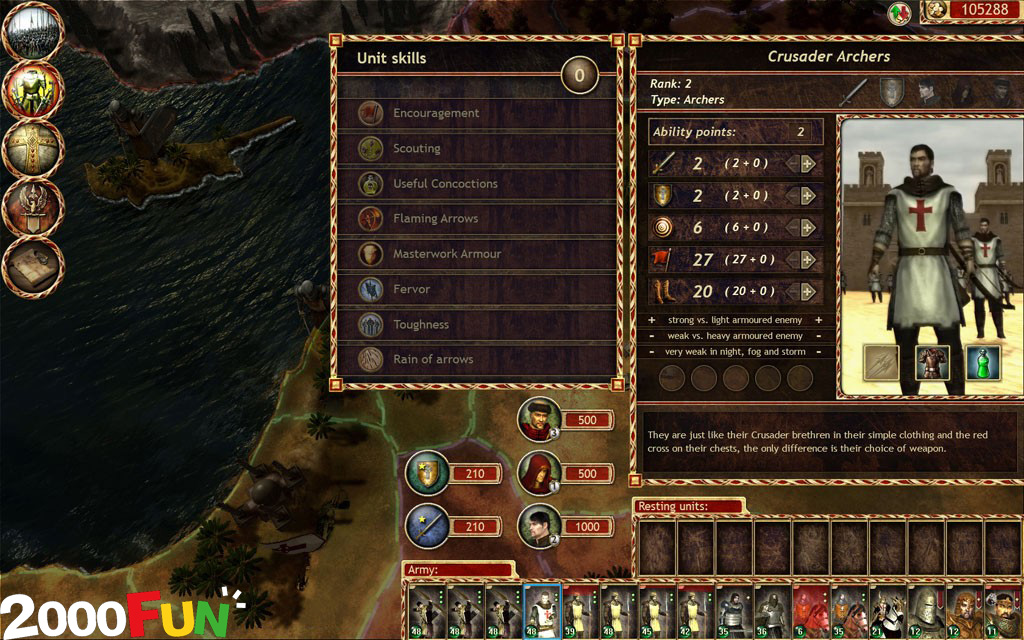
Task: Buy the blue sword upgrade for 210
Action: [x=427, y=525]
